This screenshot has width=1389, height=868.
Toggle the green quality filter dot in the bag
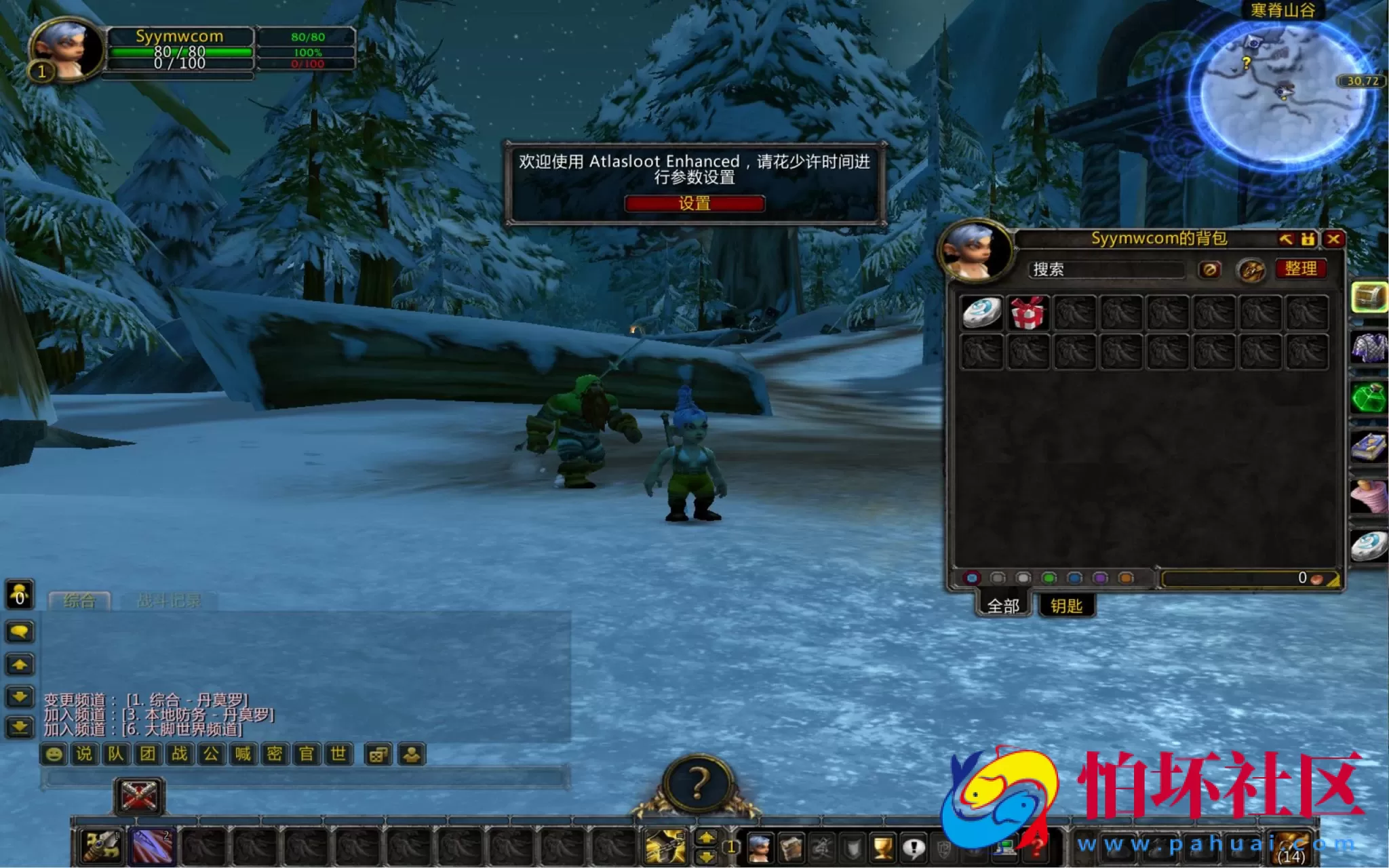1049,578
